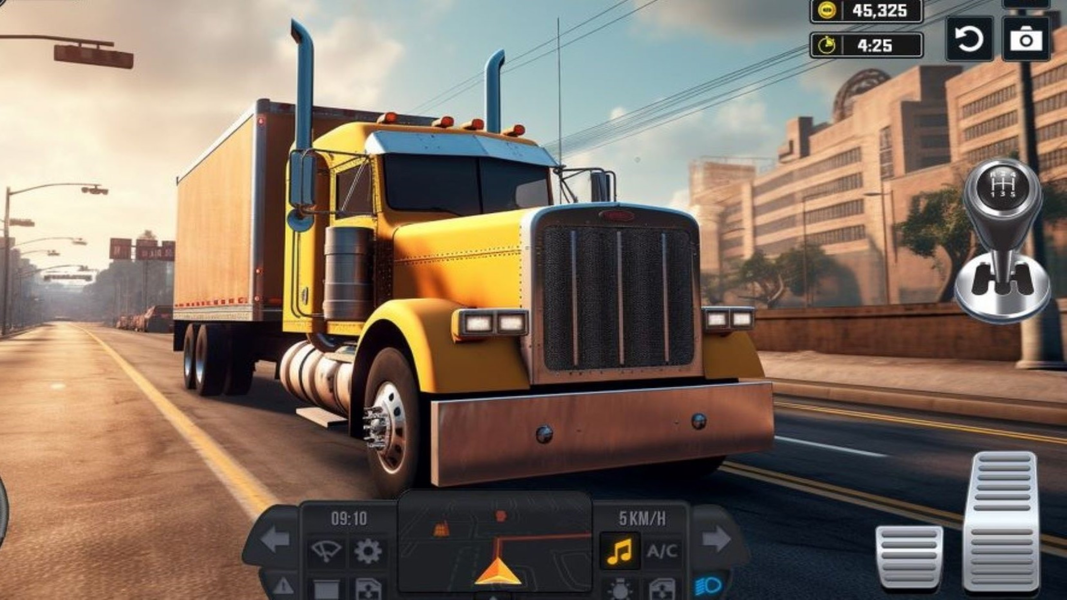Viewport: 1067px width, 600px height.
Task: Activate the left turn signal arrow
Action: point(275,540)
